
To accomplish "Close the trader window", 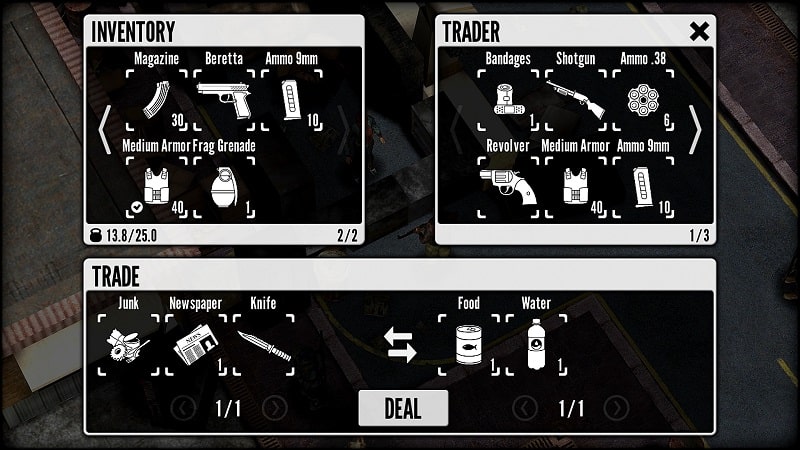I will click(x=700, y=31).
